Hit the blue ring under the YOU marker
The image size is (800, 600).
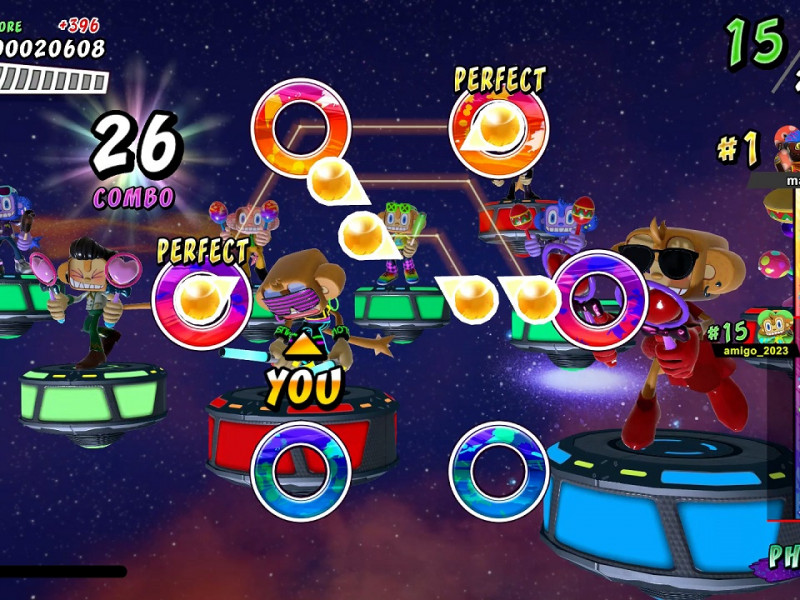(300, 471)
